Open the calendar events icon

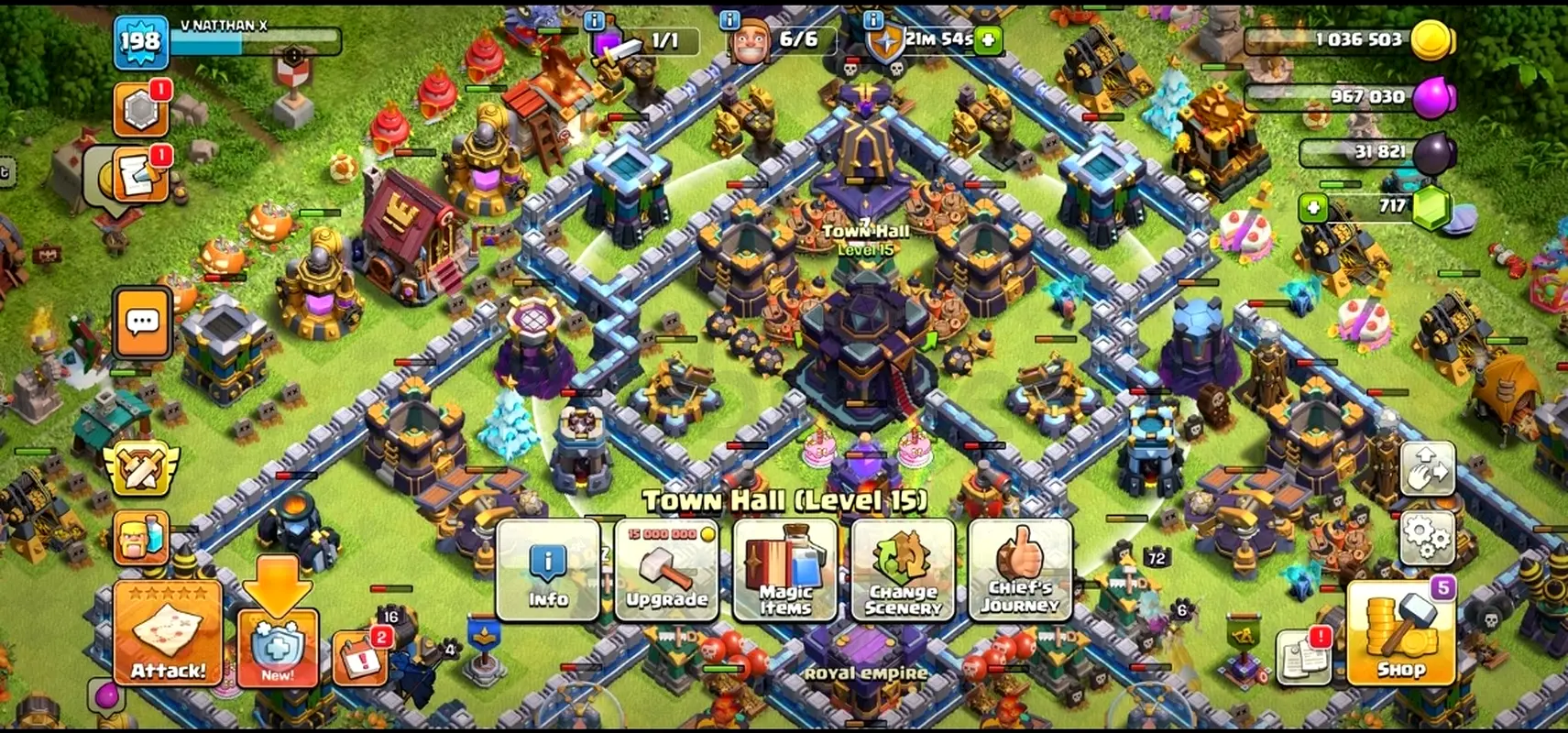(x=359, y=657)
